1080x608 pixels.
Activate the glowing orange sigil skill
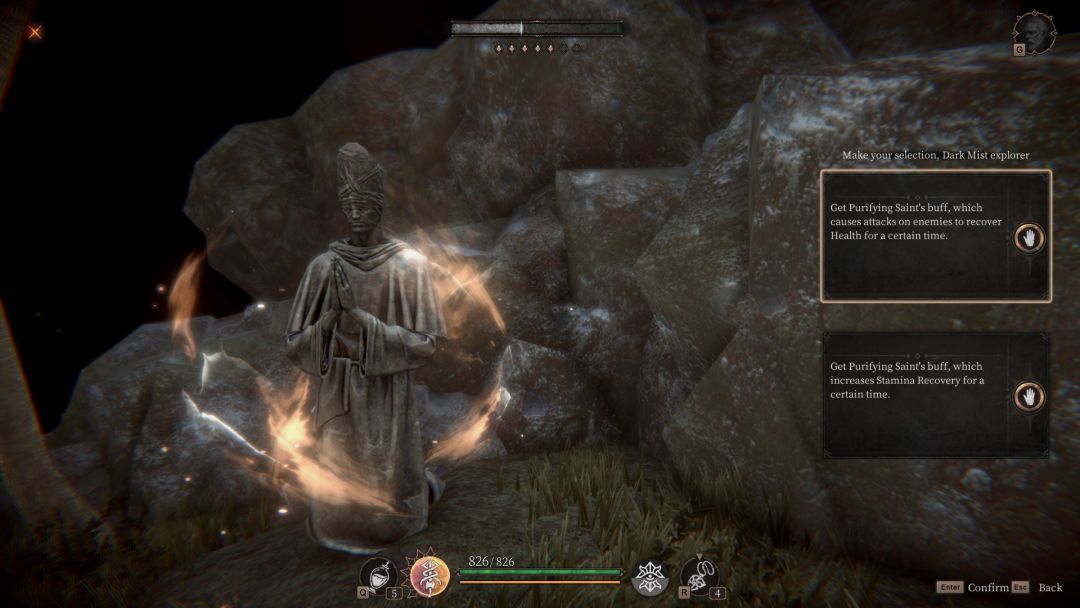coord(429,577)
